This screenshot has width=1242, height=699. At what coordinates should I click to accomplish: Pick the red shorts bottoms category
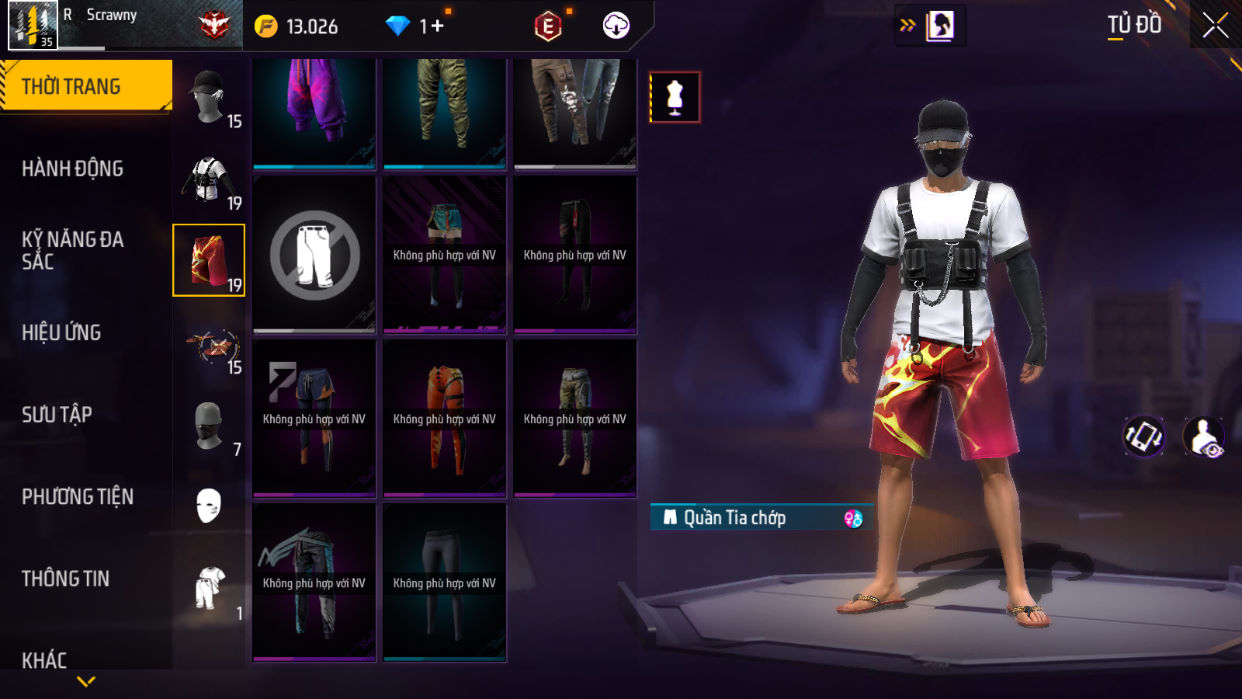(x=209, y=260)
